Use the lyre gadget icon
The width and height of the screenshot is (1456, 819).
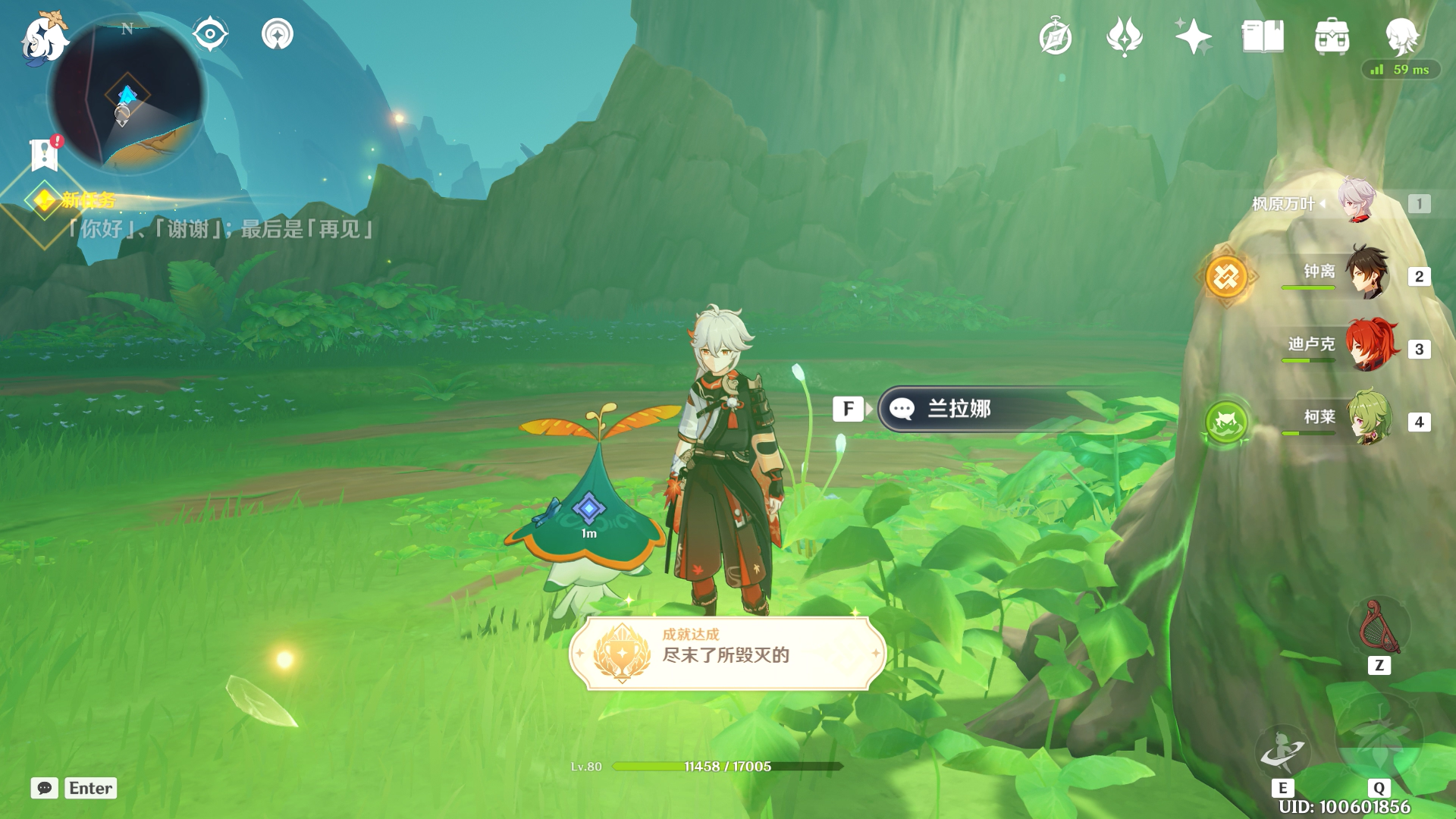pyautogui.click(x=1379, y=628)
